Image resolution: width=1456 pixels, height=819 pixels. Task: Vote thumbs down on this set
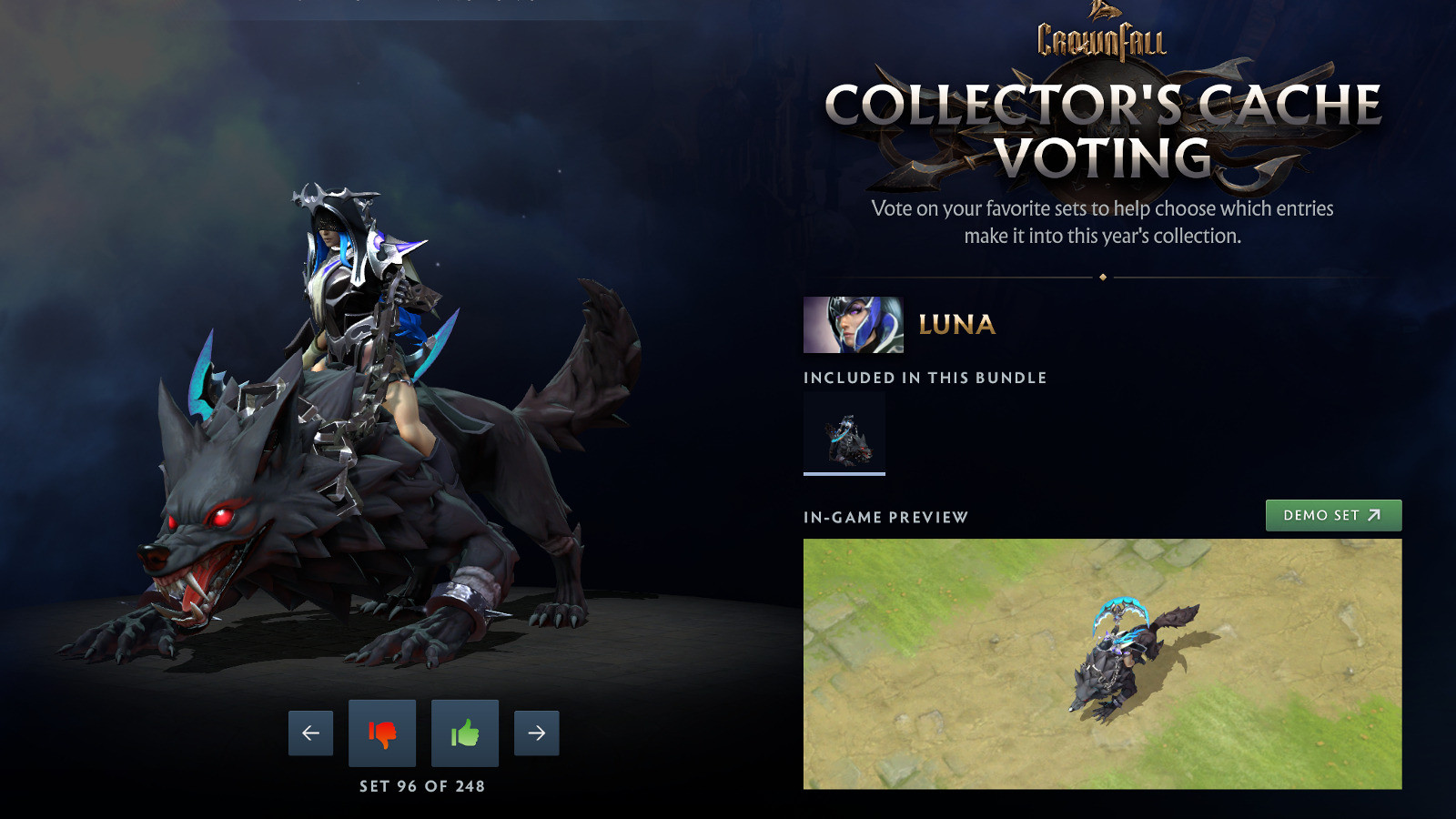(x=382, y=733)
